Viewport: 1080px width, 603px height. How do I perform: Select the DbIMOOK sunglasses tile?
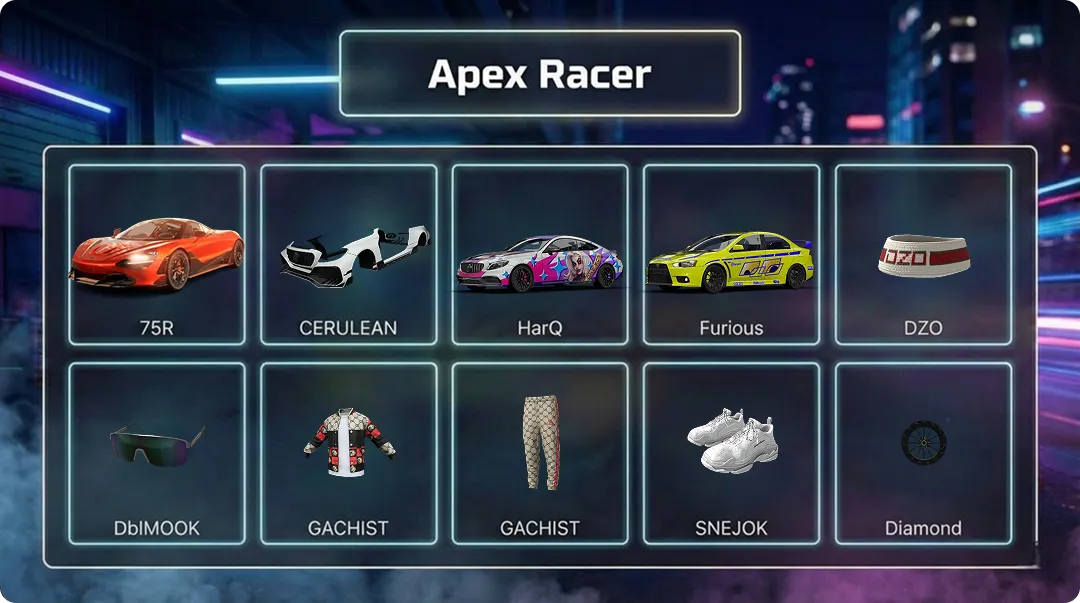point(157,453)
